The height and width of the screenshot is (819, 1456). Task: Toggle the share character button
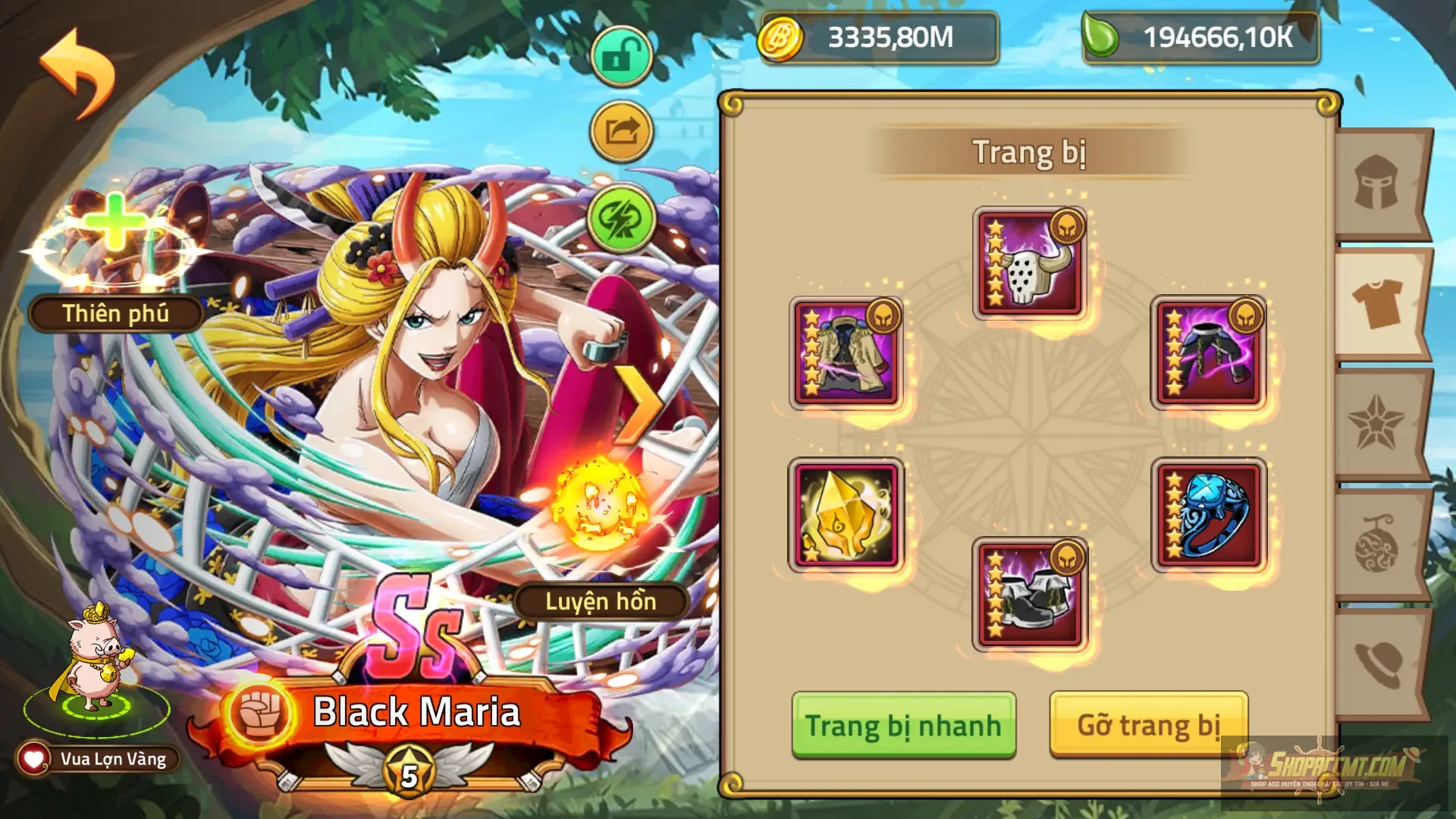(620, 130)
